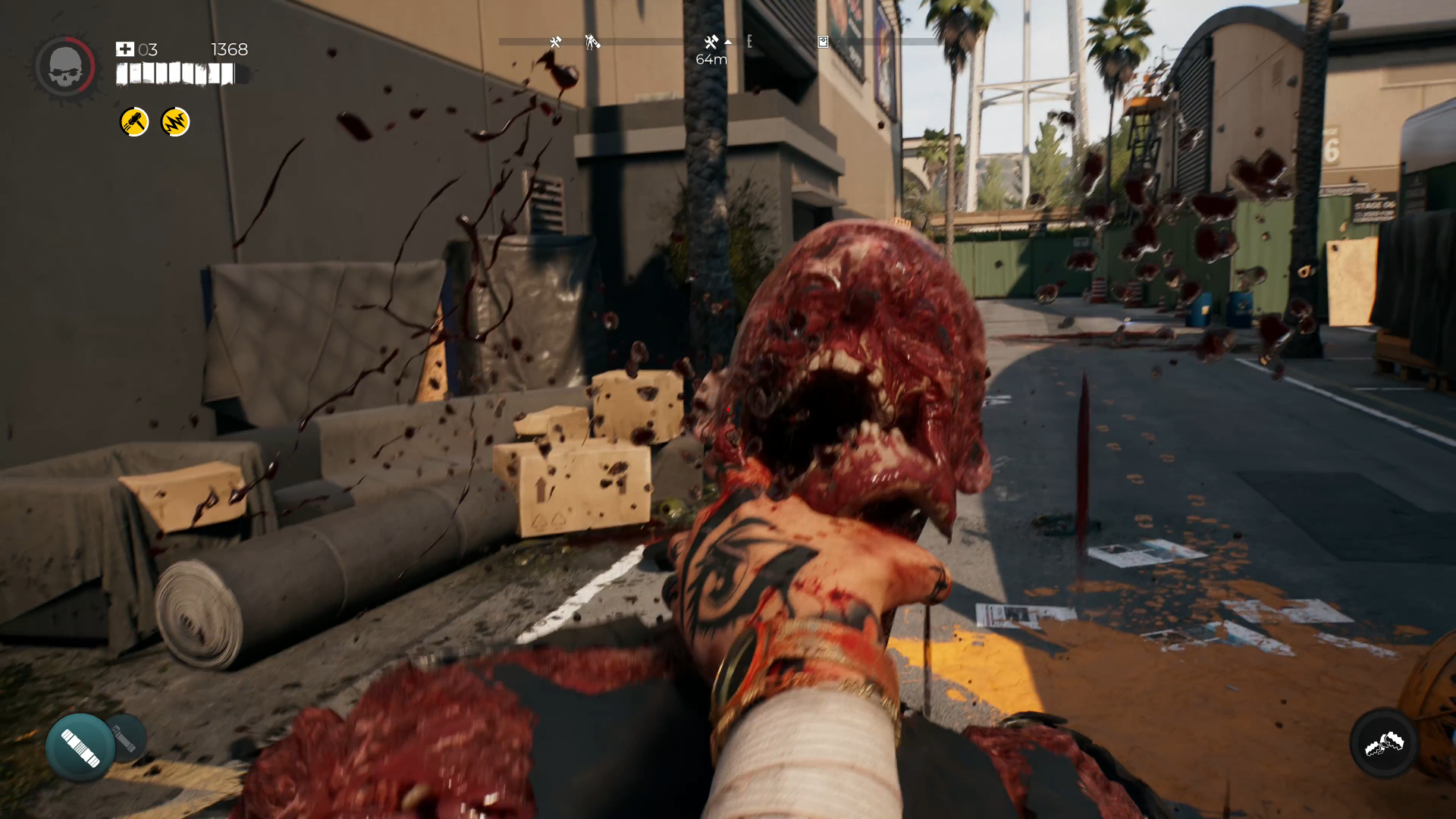Activate the ability icon in the dark circle
This screenshot has width=1456, height=819.
(1384, 744)
